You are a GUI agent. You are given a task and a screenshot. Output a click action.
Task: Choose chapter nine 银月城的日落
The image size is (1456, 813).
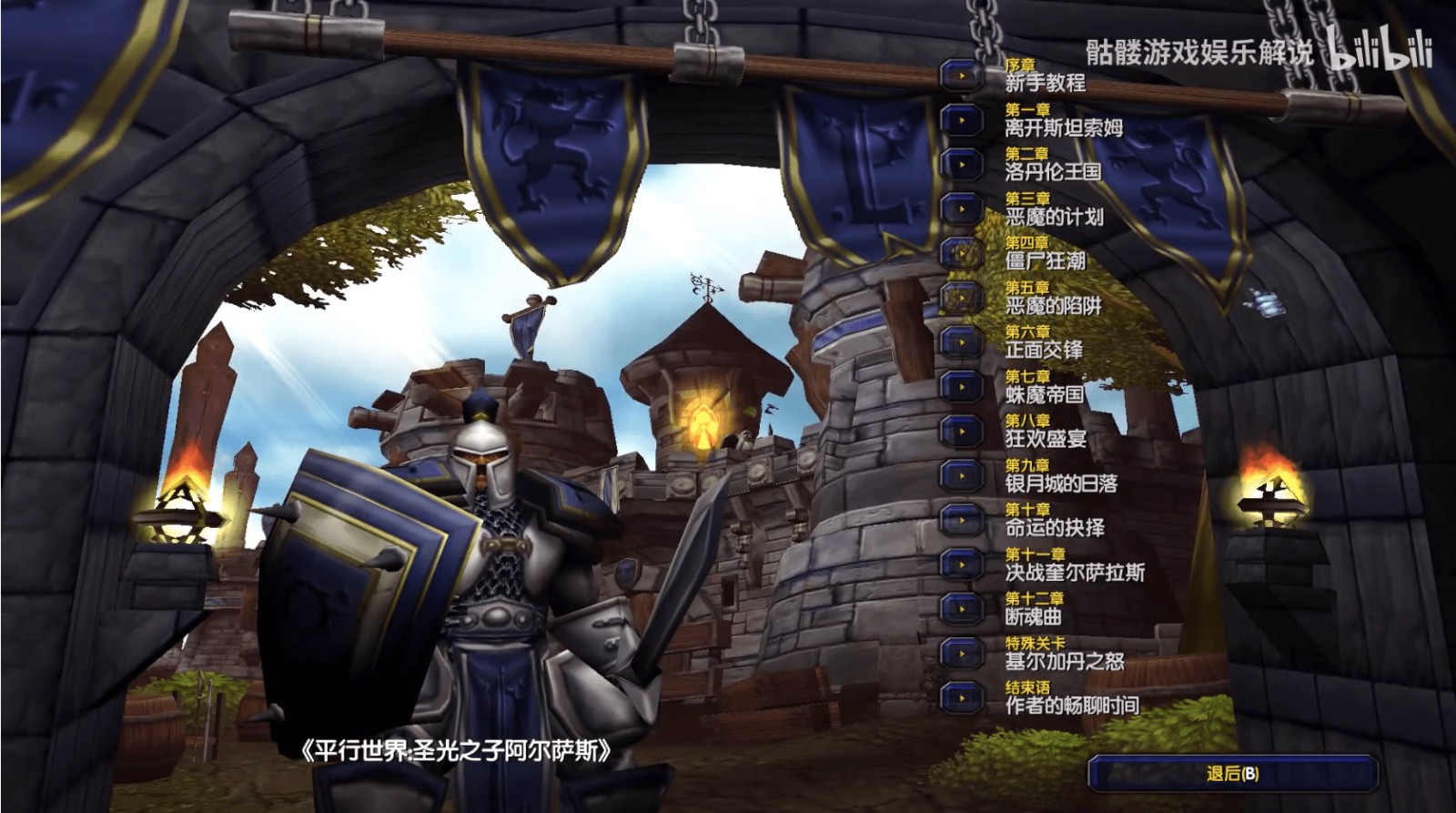click(961, 475)
